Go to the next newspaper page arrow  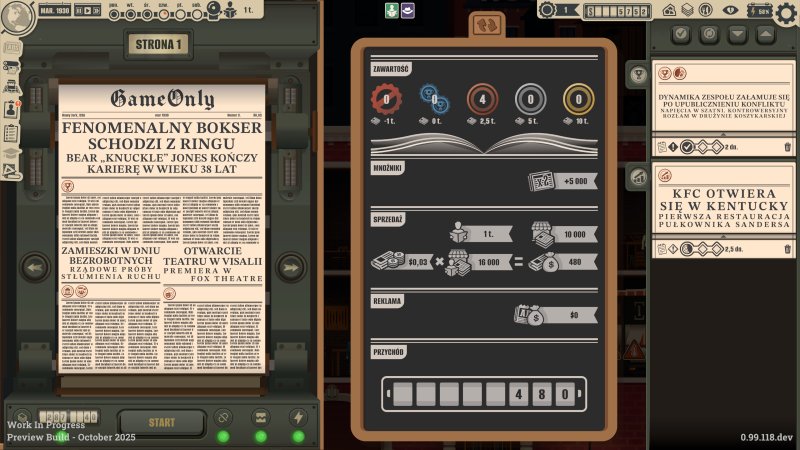click(291, 267)
